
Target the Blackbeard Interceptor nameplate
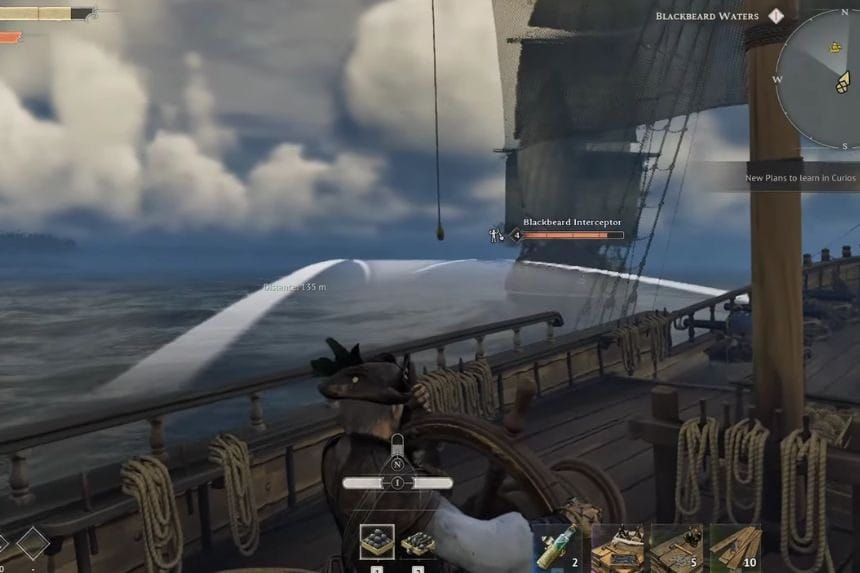point(572,223)
